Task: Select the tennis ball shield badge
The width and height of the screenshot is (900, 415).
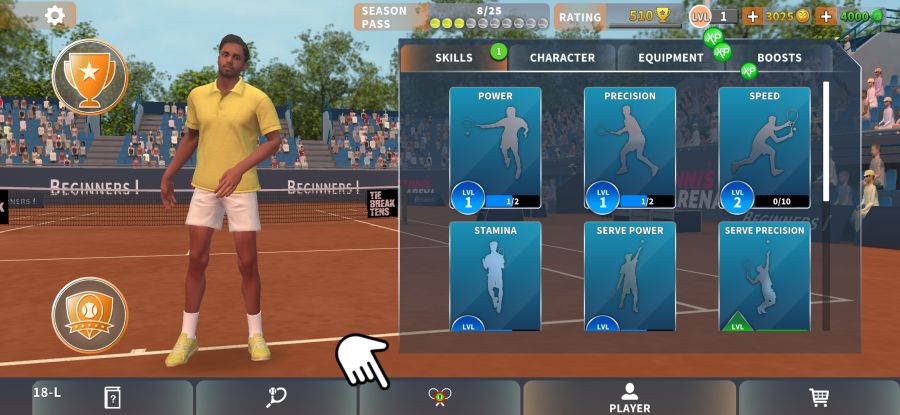Action: click(x=90, y=315)
